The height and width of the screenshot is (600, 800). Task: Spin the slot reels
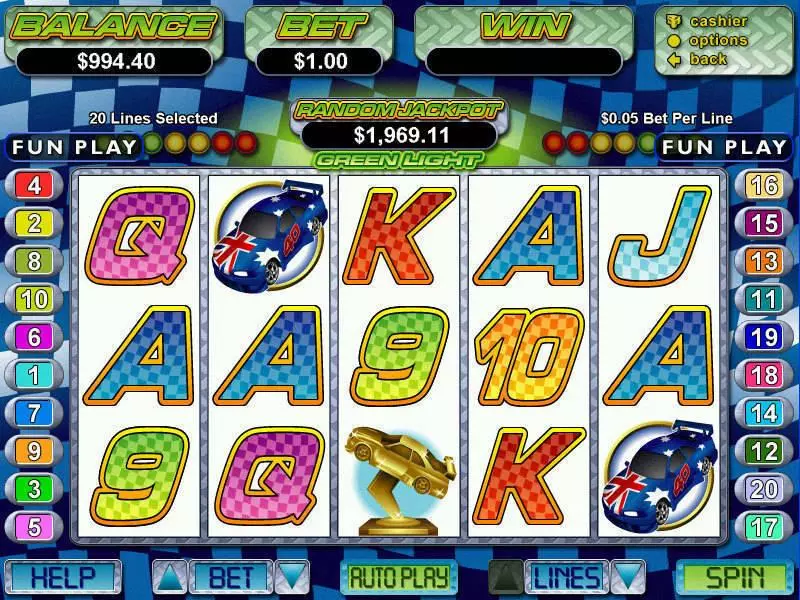(735, 577)
